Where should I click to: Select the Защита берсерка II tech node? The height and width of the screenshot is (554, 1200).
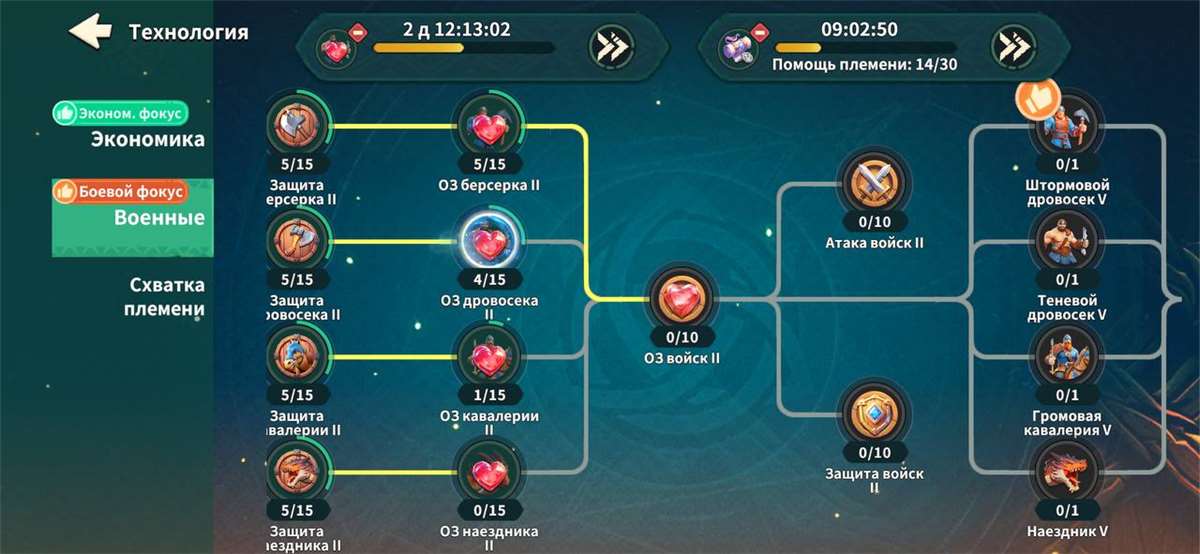(299, 127)
